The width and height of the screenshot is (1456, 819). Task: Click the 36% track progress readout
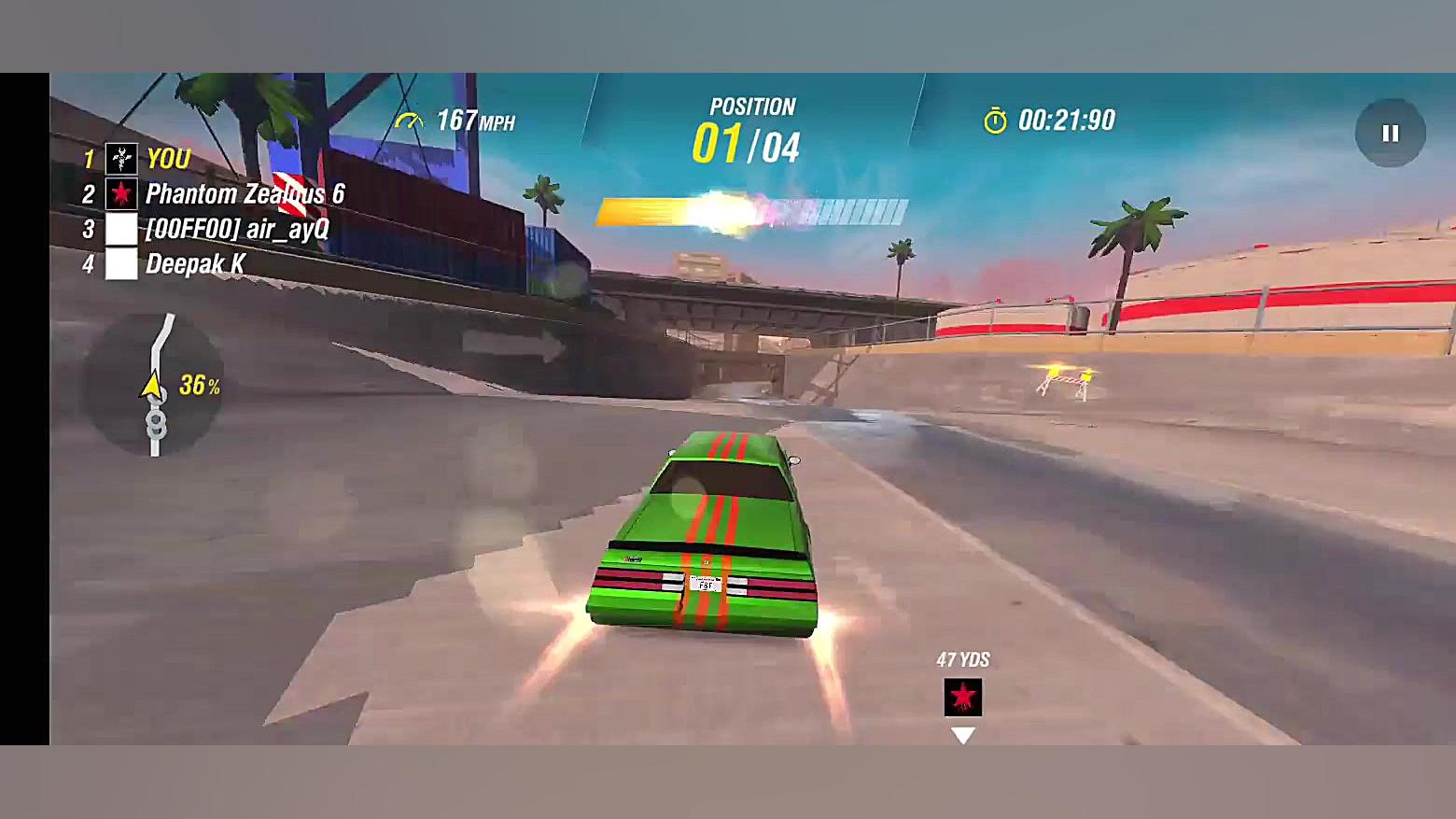point(198,383)
